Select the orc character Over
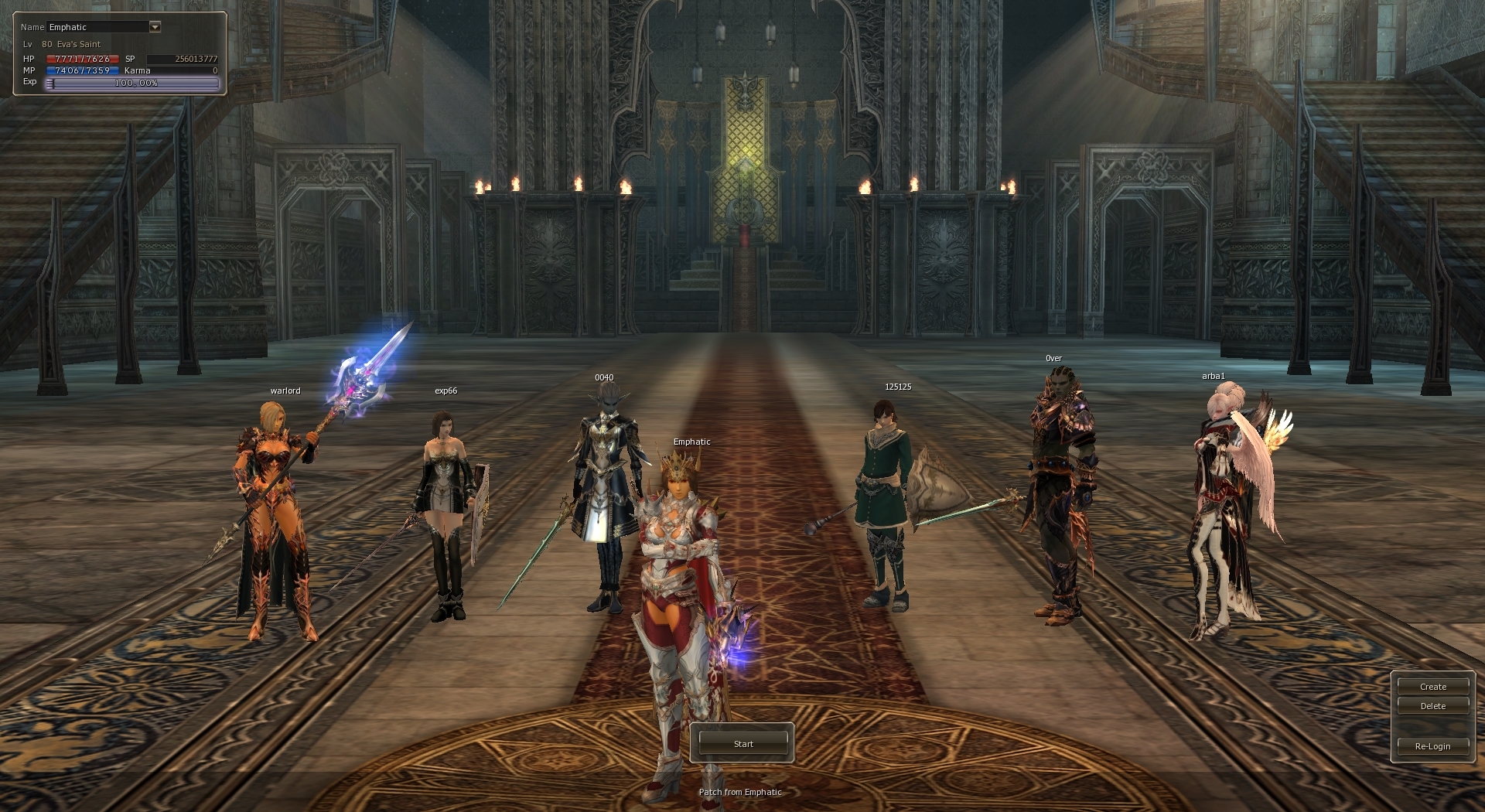The width and height of the screenshot is (1485, 812). point(1060,495)
